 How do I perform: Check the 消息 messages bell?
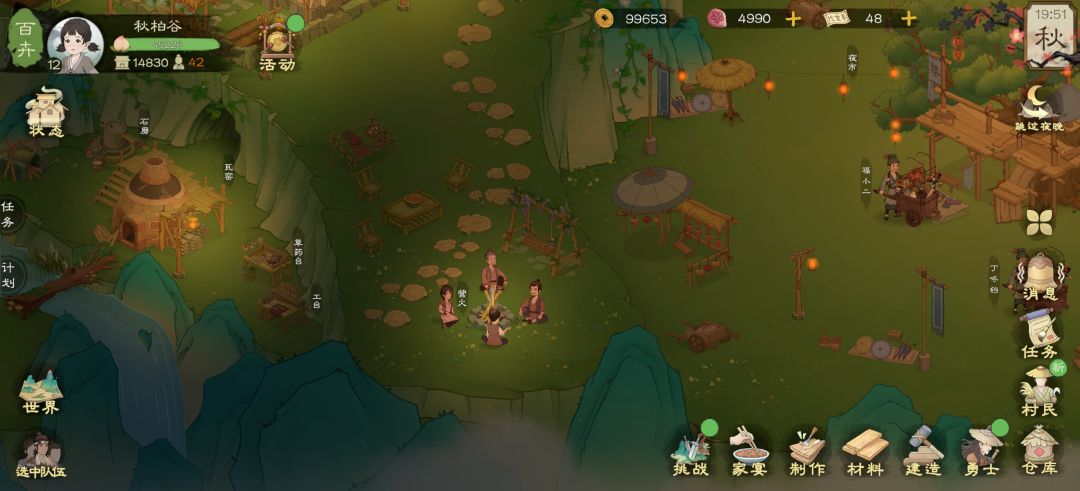click(1039, 276)
